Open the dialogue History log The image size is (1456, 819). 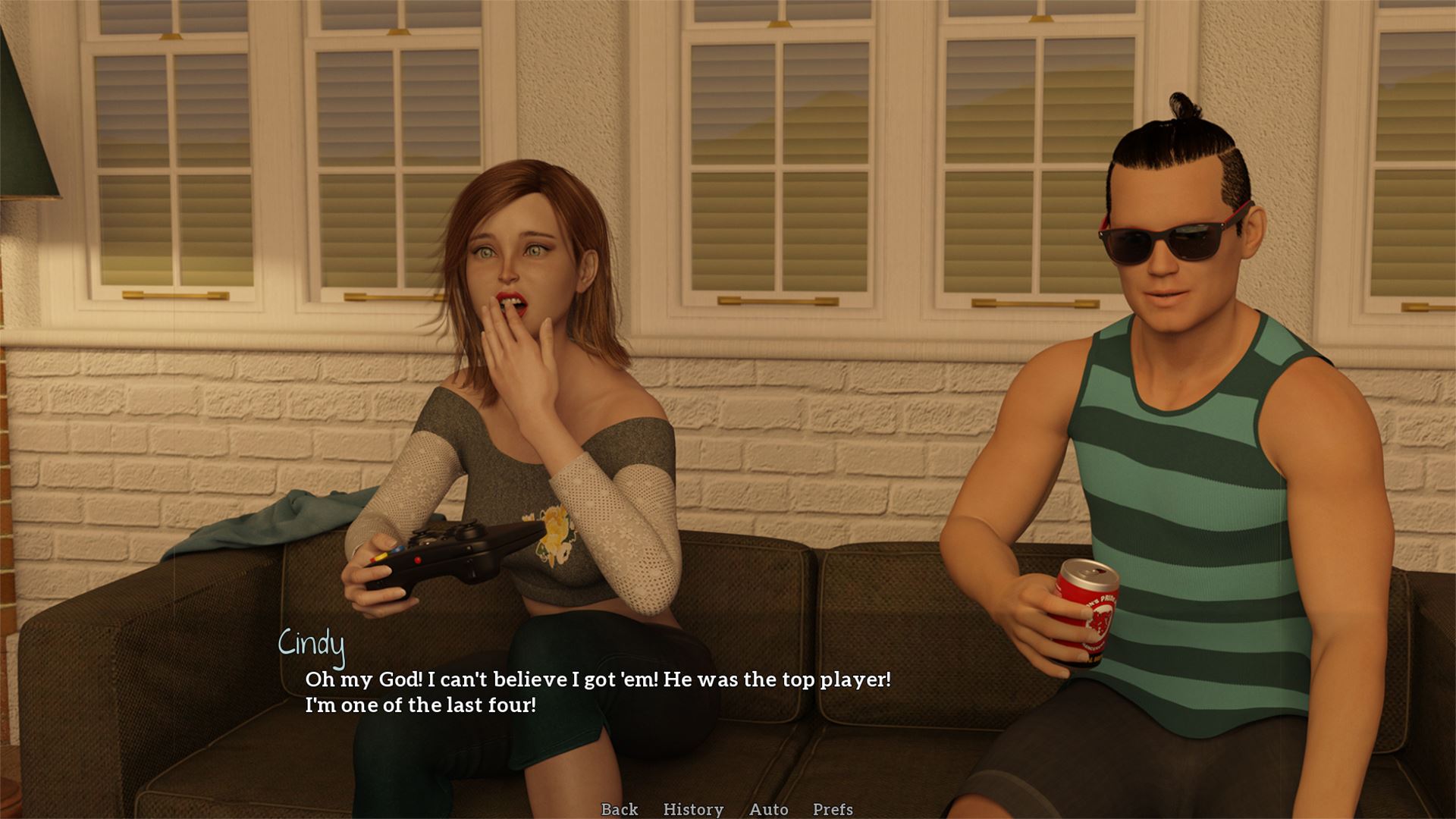[693, 809]
